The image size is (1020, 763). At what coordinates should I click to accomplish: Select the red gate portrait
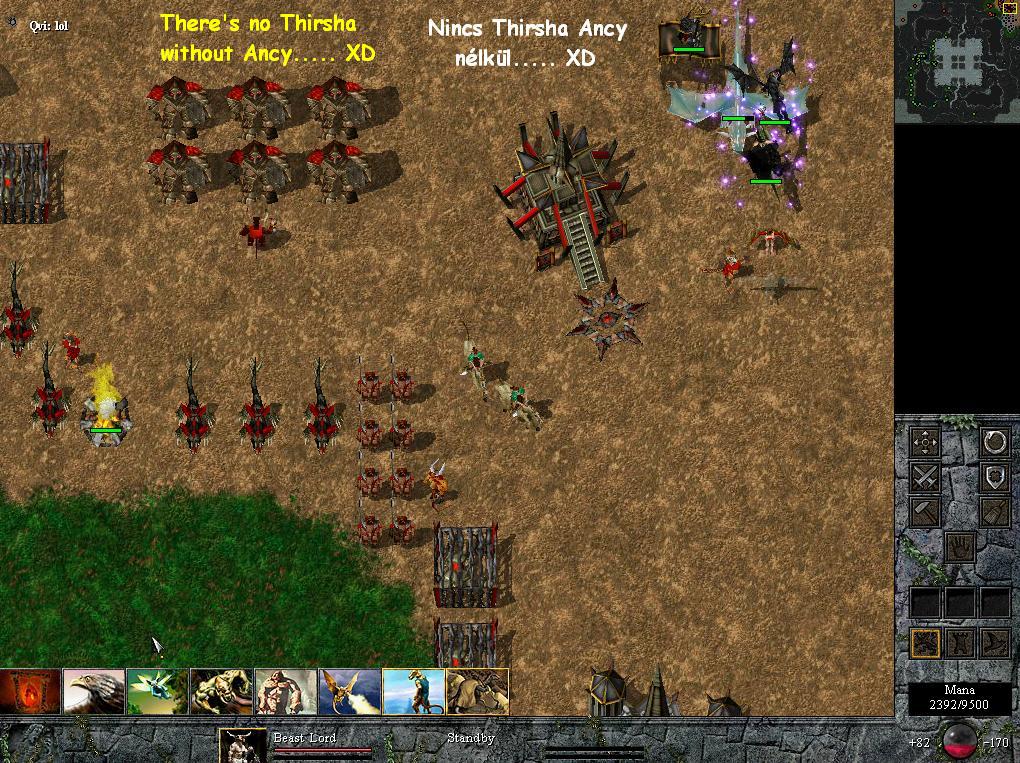(x=30, y=691)
